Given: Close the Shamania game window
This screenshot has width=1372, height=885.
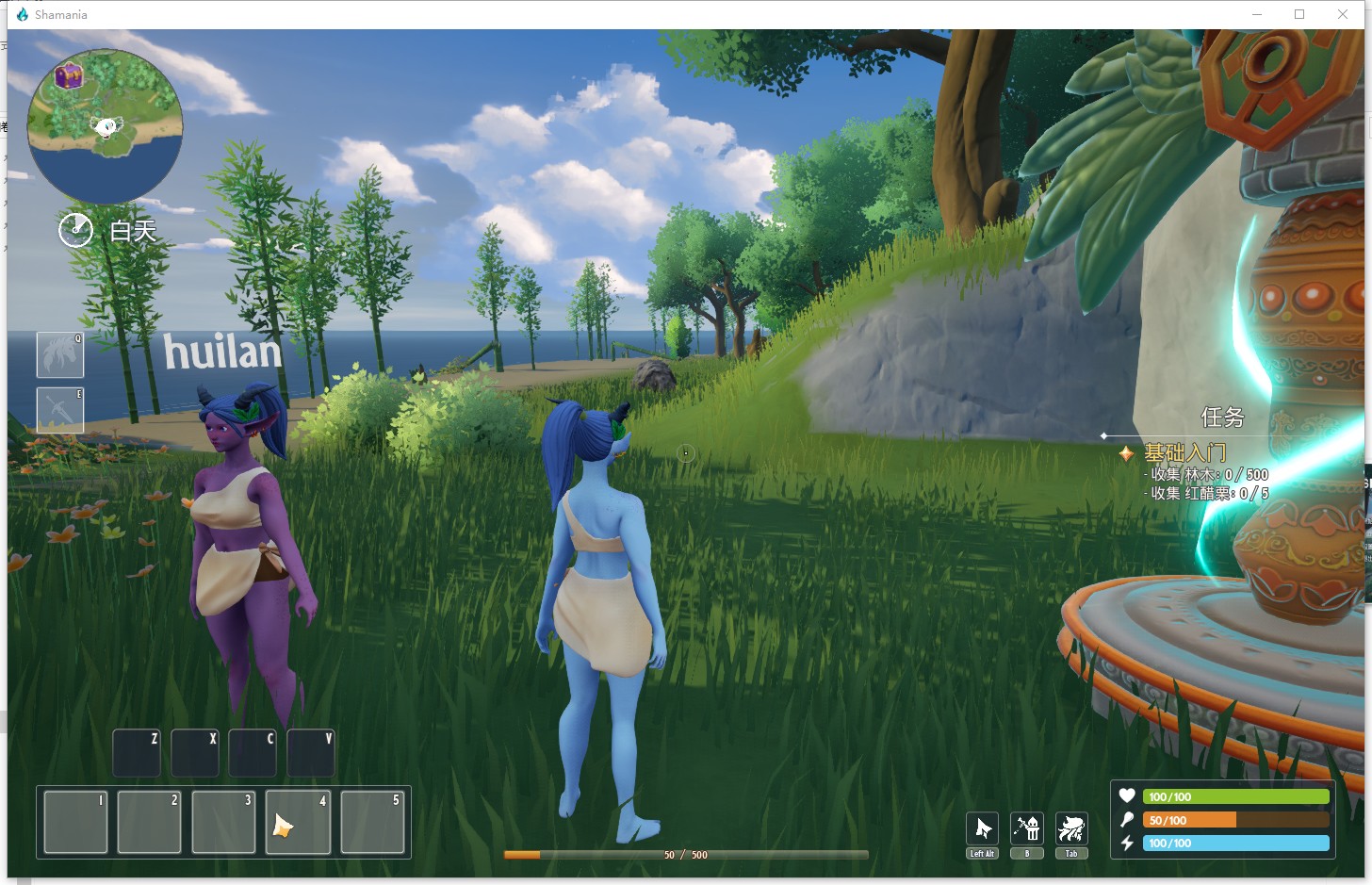Looking at the screenshot, I should (1343, 14).
